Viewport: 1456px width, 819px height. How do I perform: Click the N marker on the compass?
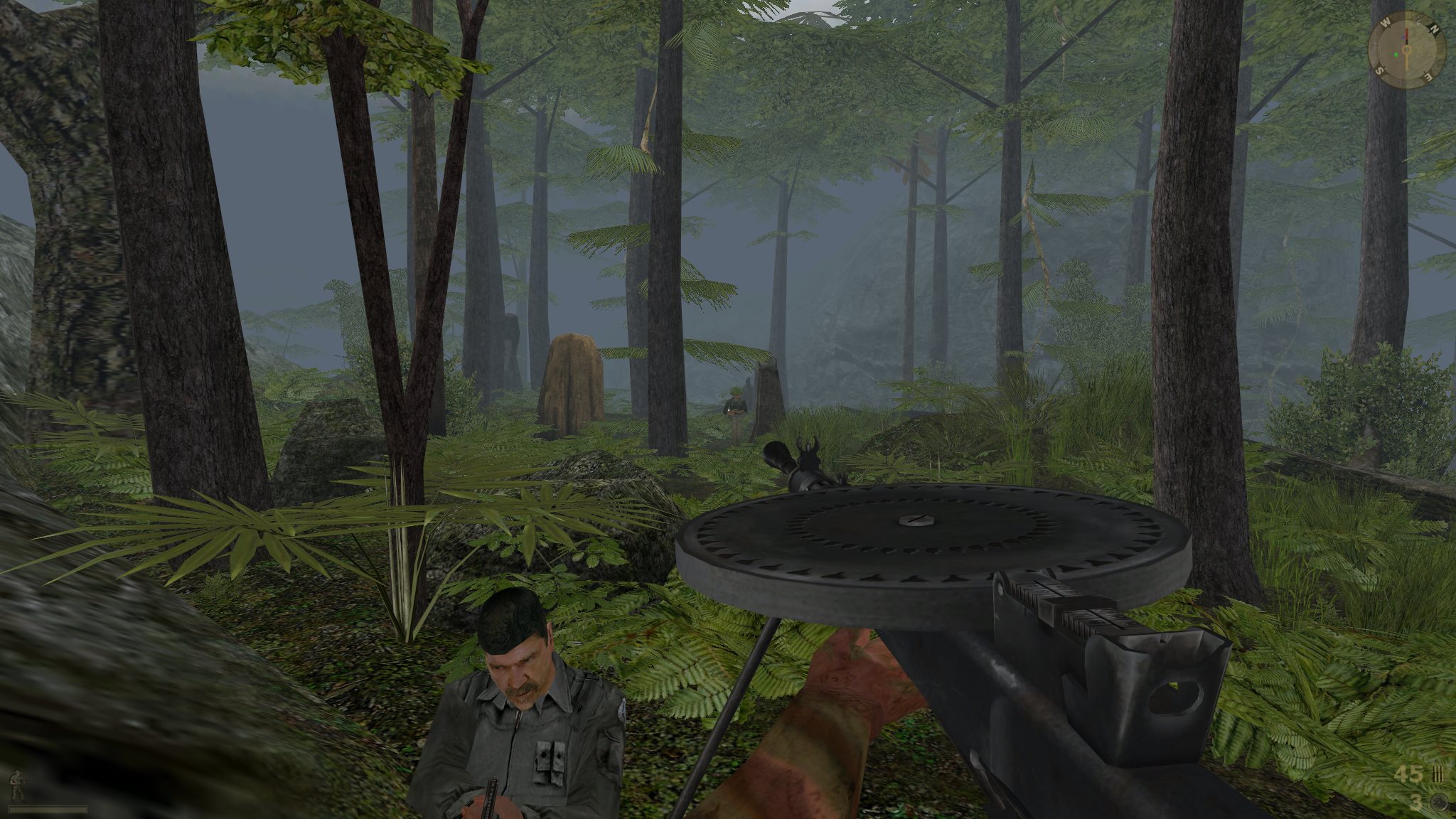(x=1434, y=28)
